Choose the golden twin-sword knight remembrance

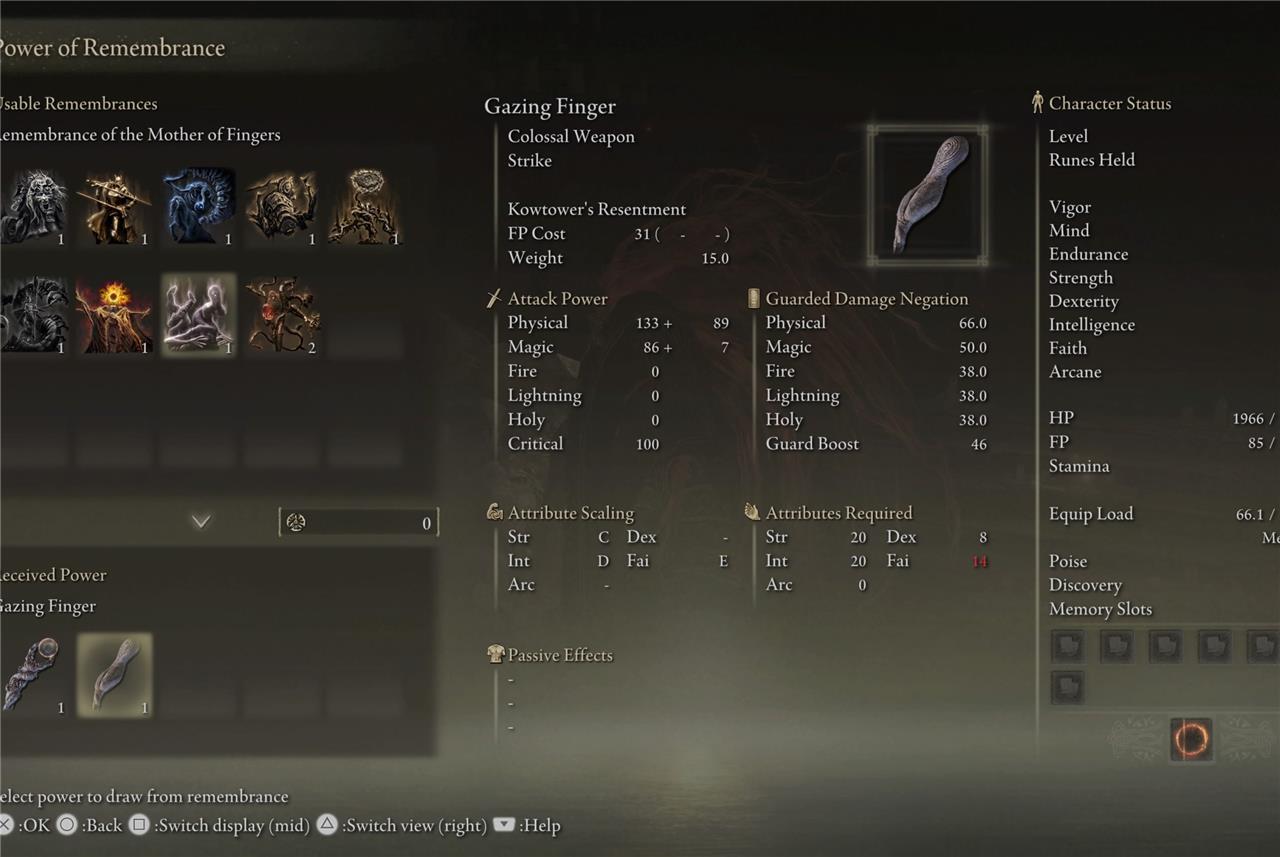pos(116,206)
